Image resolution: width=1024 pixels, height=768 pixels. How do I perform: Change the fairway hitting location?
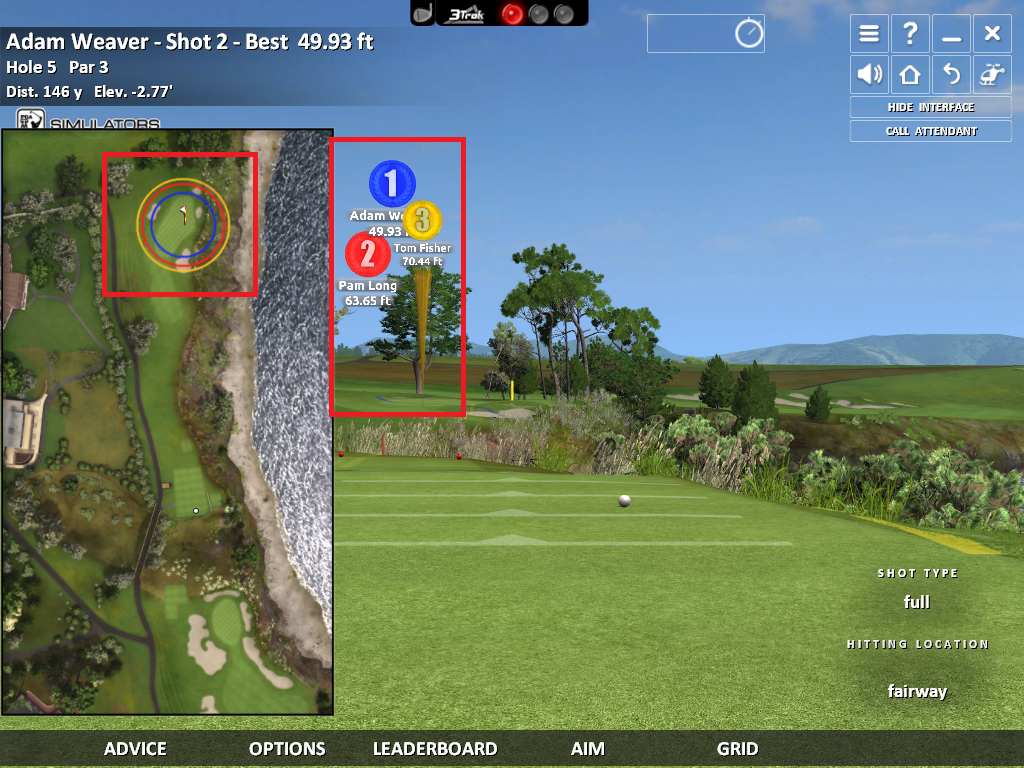point(917,691)
